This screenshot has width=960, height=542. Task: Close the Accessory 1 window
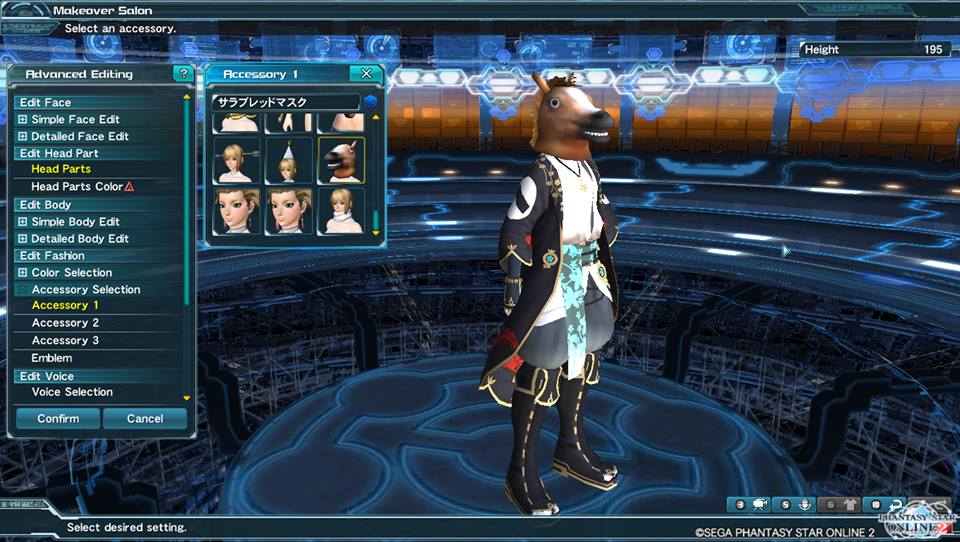[x=367, y=74]
